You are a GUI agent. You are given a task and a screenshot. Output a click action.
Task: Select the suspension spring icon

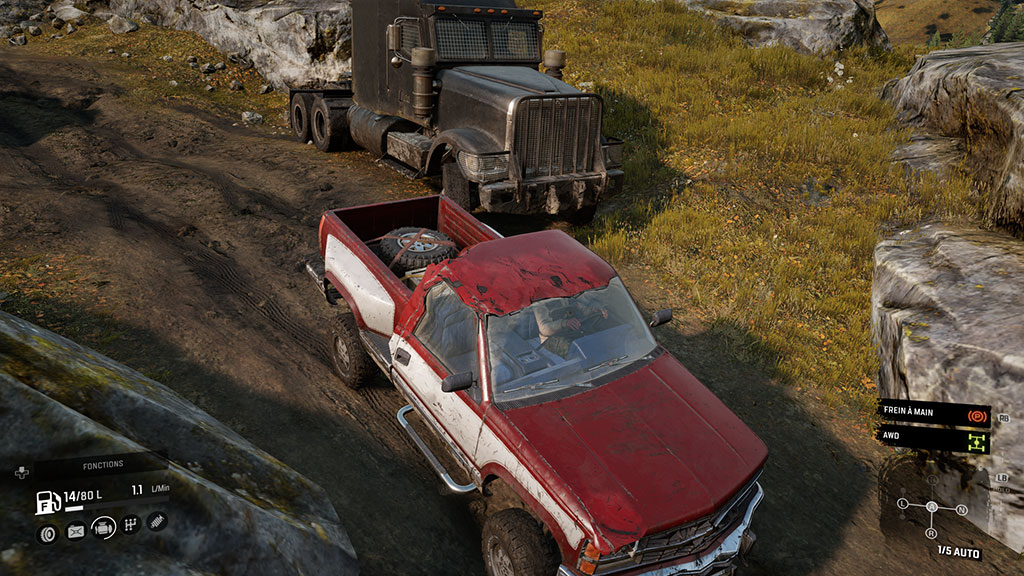tap(157, 521)
